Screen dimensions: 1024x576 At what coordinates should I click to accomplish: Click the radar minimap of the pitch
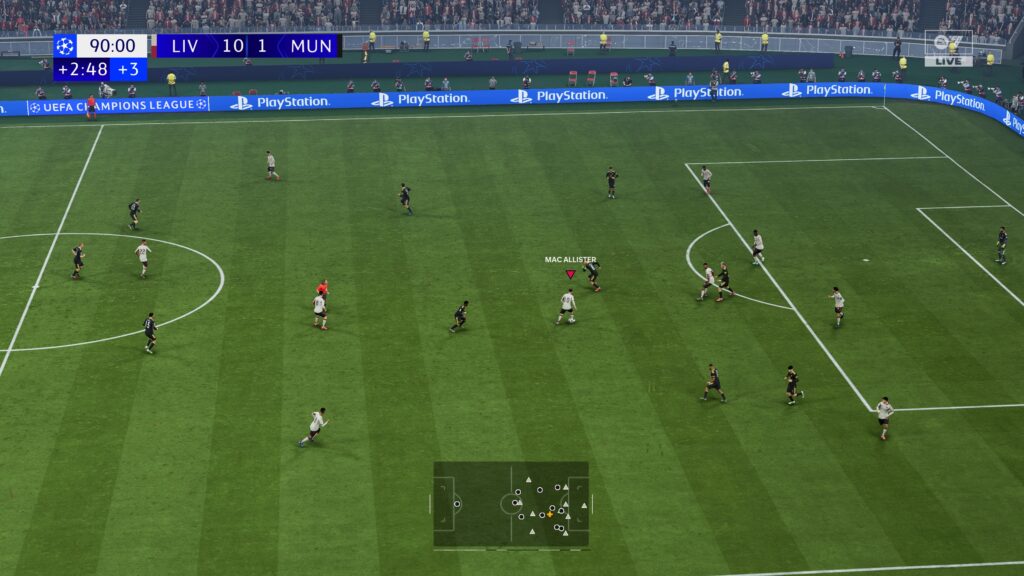click(x=511, y=504)
